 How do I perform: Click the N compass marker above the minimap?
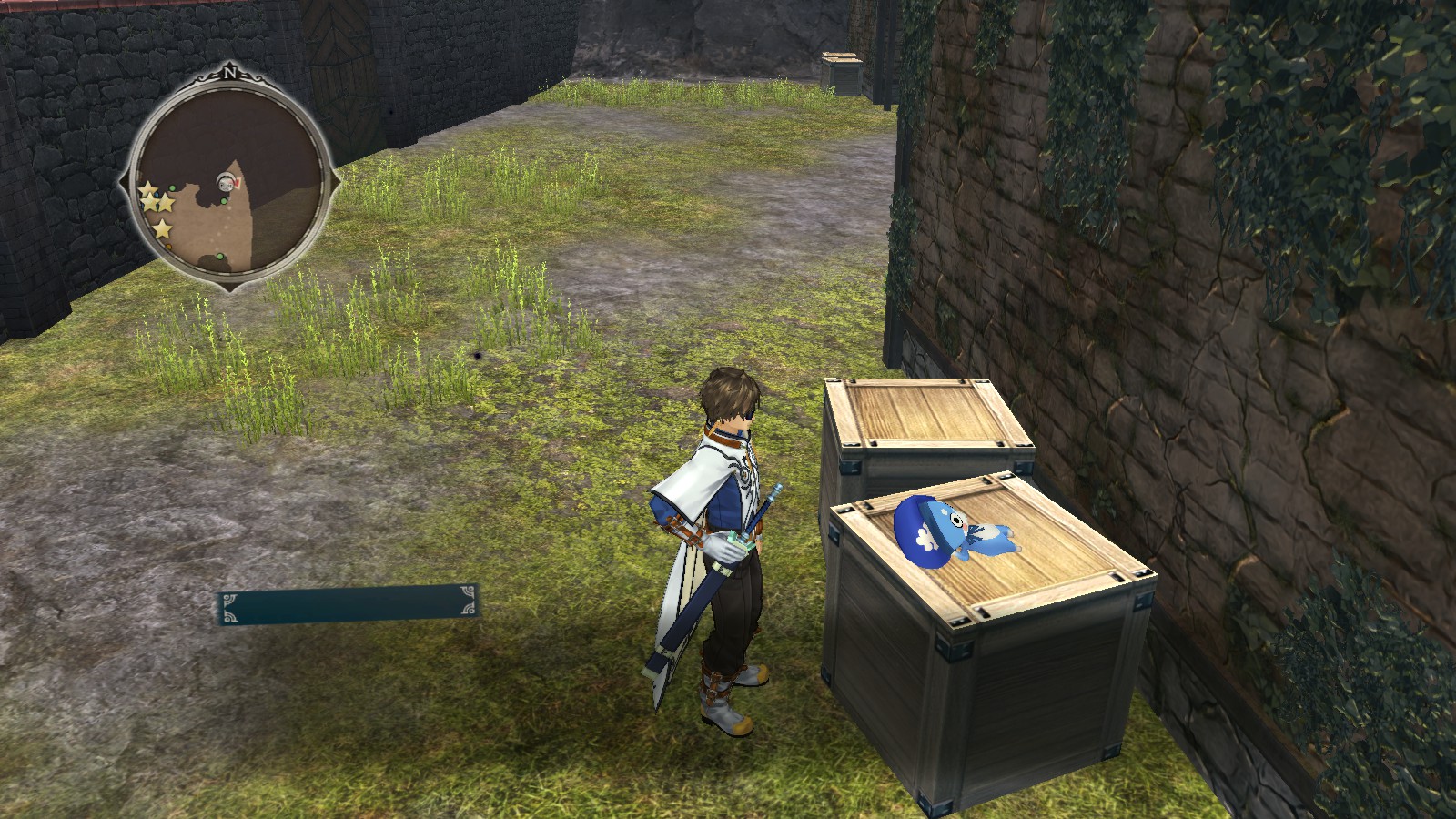(230, 72)
